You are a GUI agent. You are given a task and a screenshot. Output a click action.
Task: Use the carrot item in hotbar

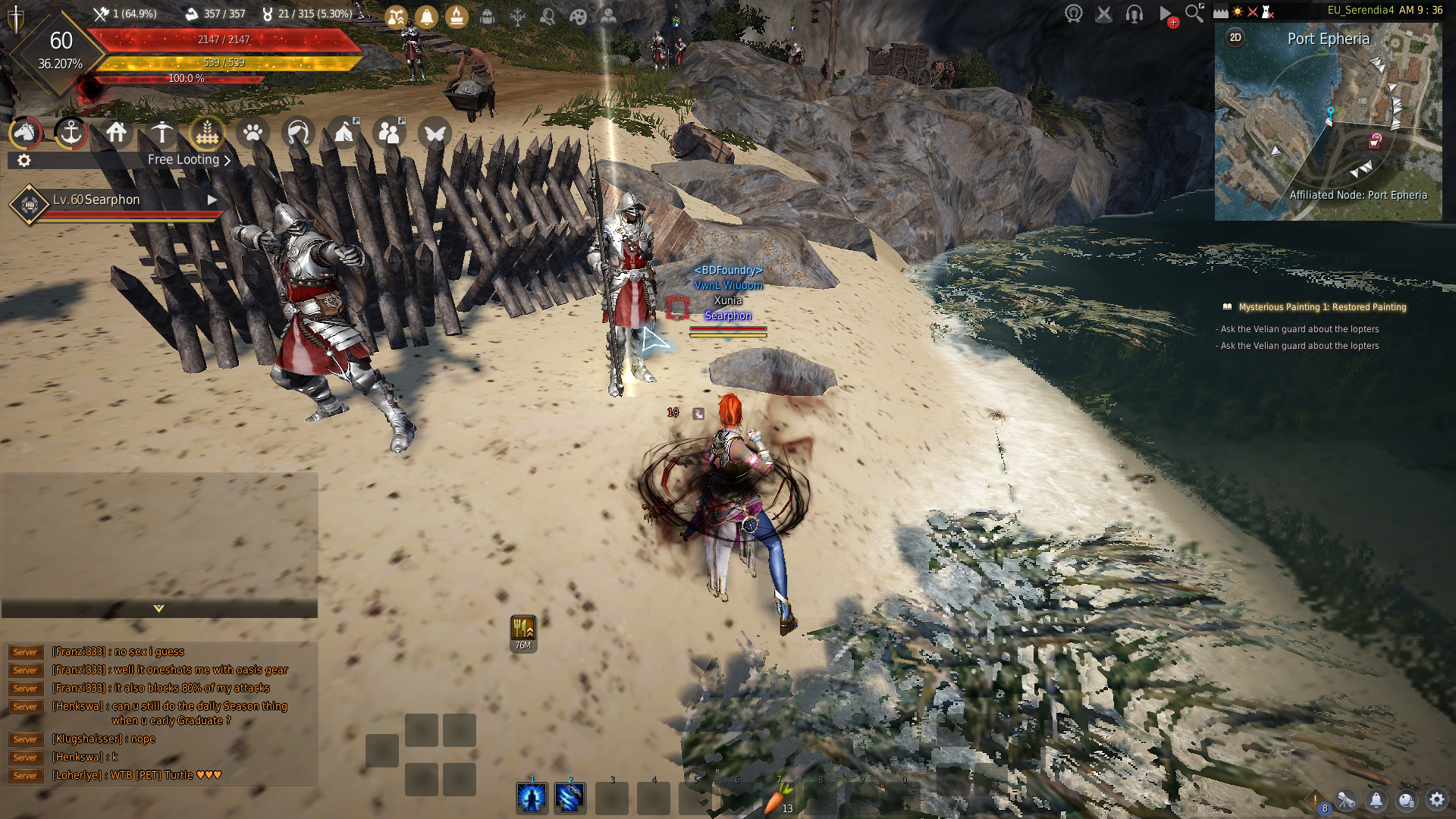pyautogui.click(x=775, y=799)
